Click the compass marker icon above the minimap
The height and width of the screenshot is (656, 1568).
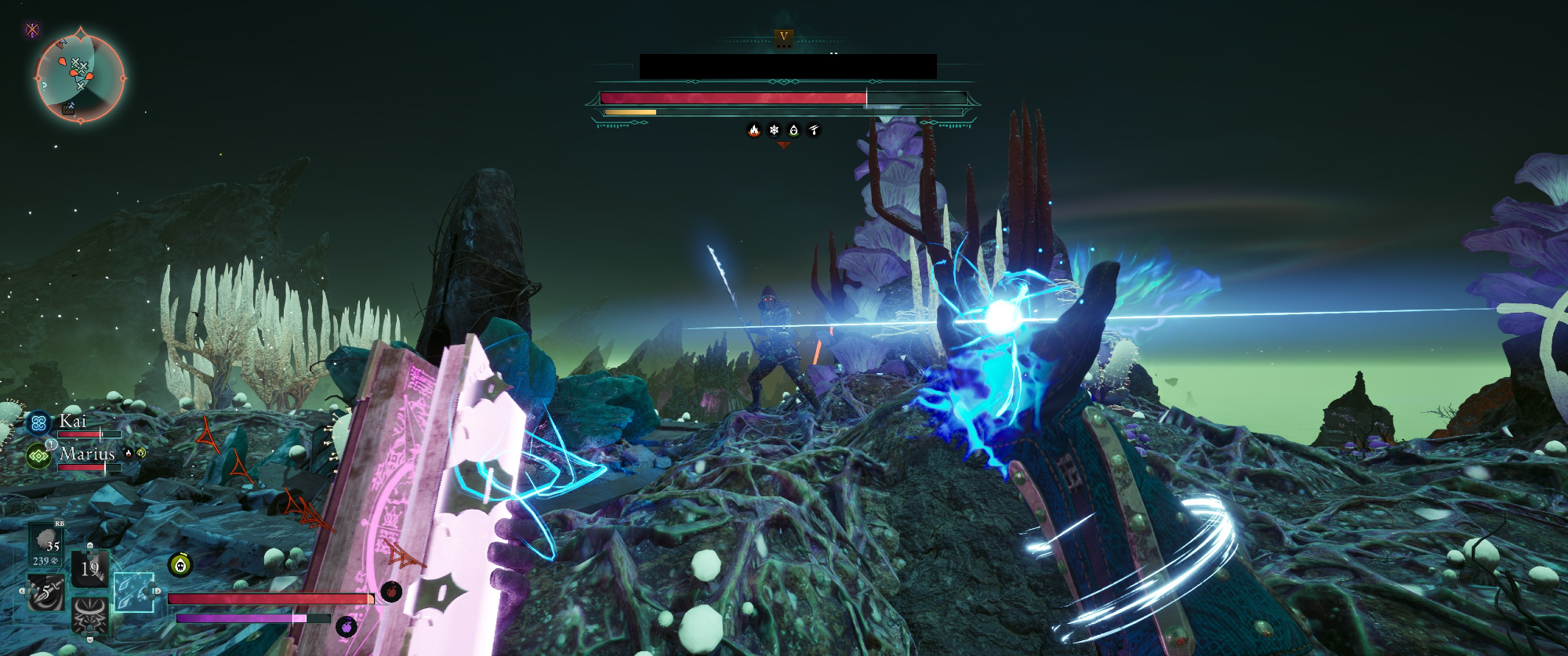(x=32, y=31)
